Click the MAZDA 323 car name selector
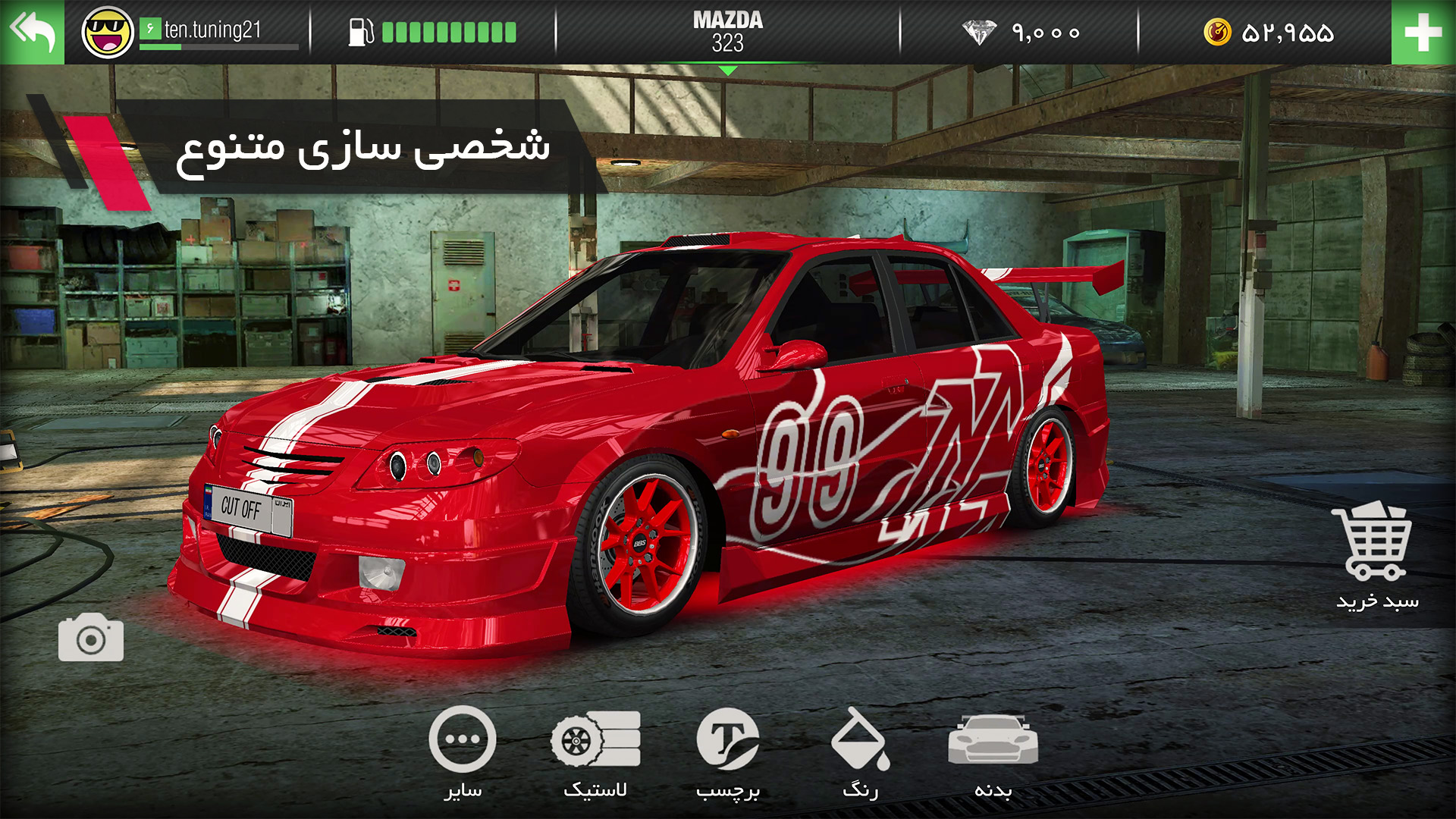The image size is (1456, 819). [727, 32]
